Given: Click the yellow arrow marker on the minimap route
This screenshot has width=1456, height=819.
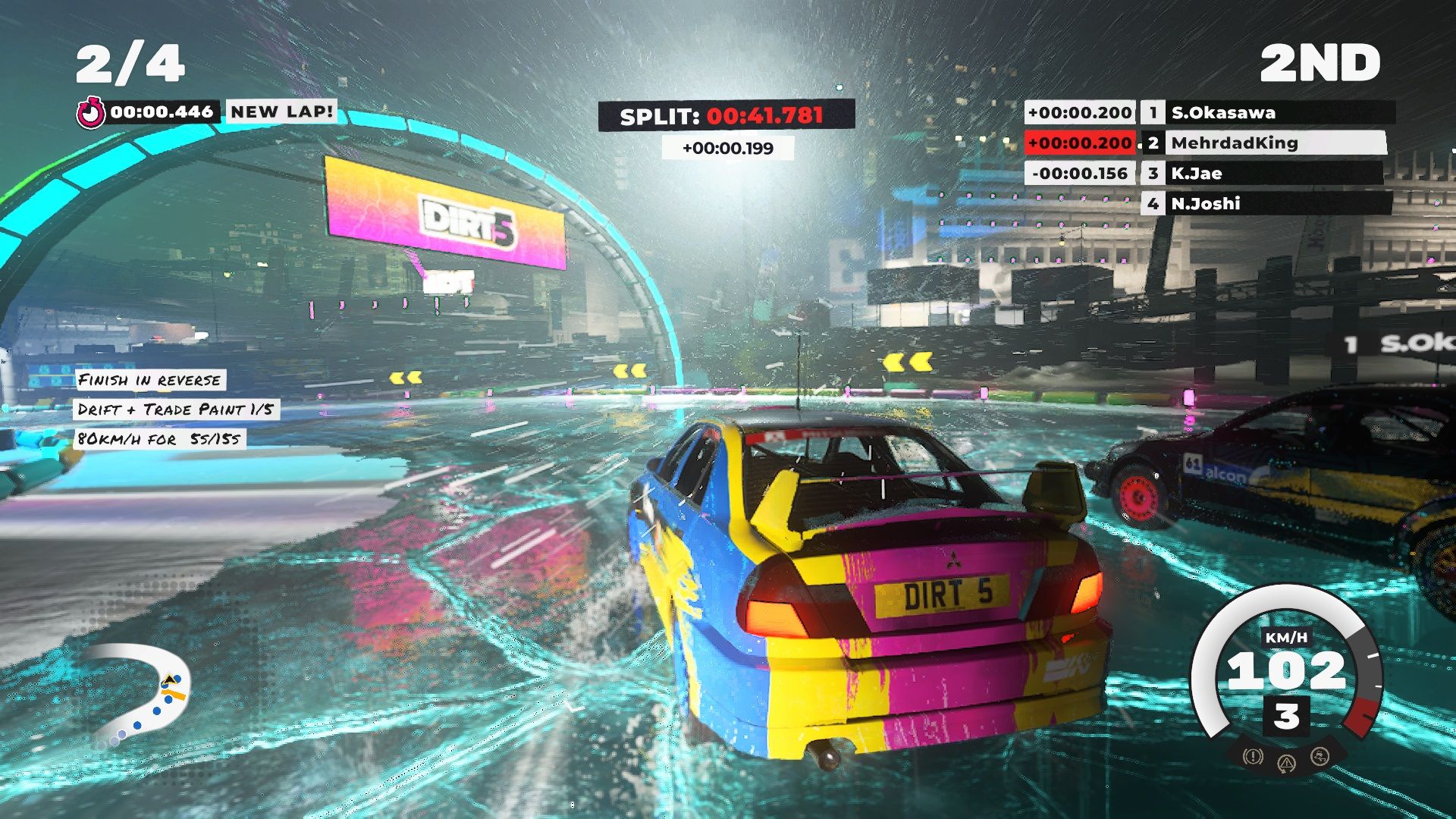Looking at the screenshot, I should click(x=170, y=679).
